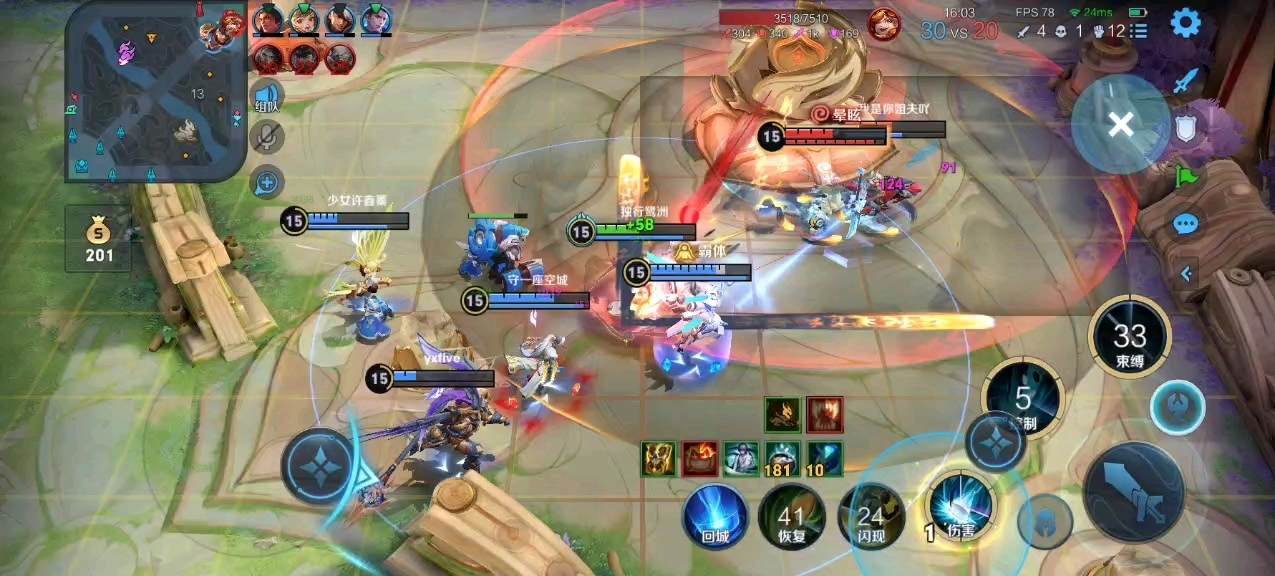Collapse the signal panel with the arrow

tap(1187, 272)
